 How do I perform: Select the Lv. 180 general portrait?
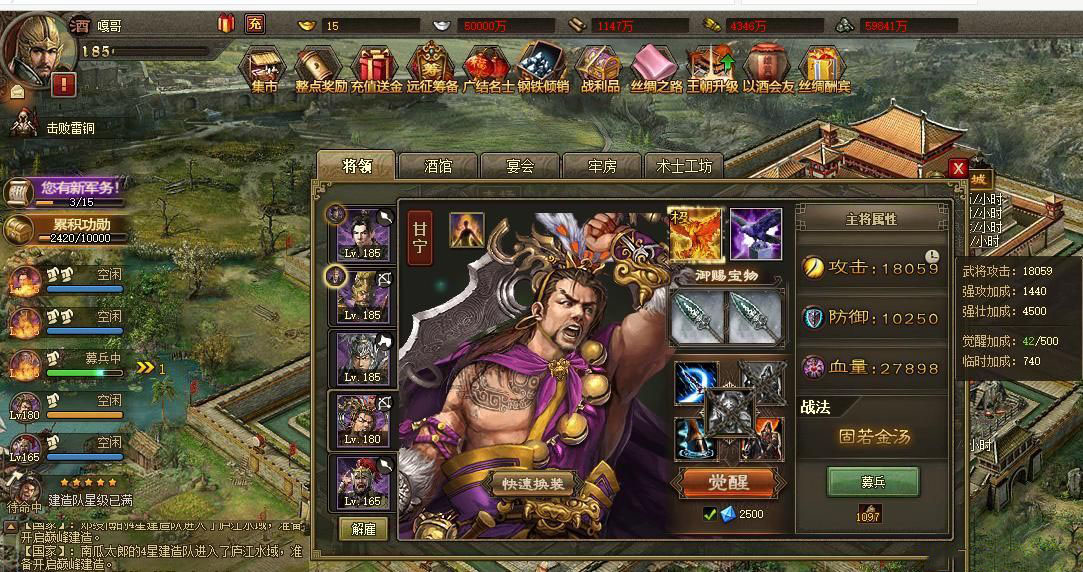point(363,420)
